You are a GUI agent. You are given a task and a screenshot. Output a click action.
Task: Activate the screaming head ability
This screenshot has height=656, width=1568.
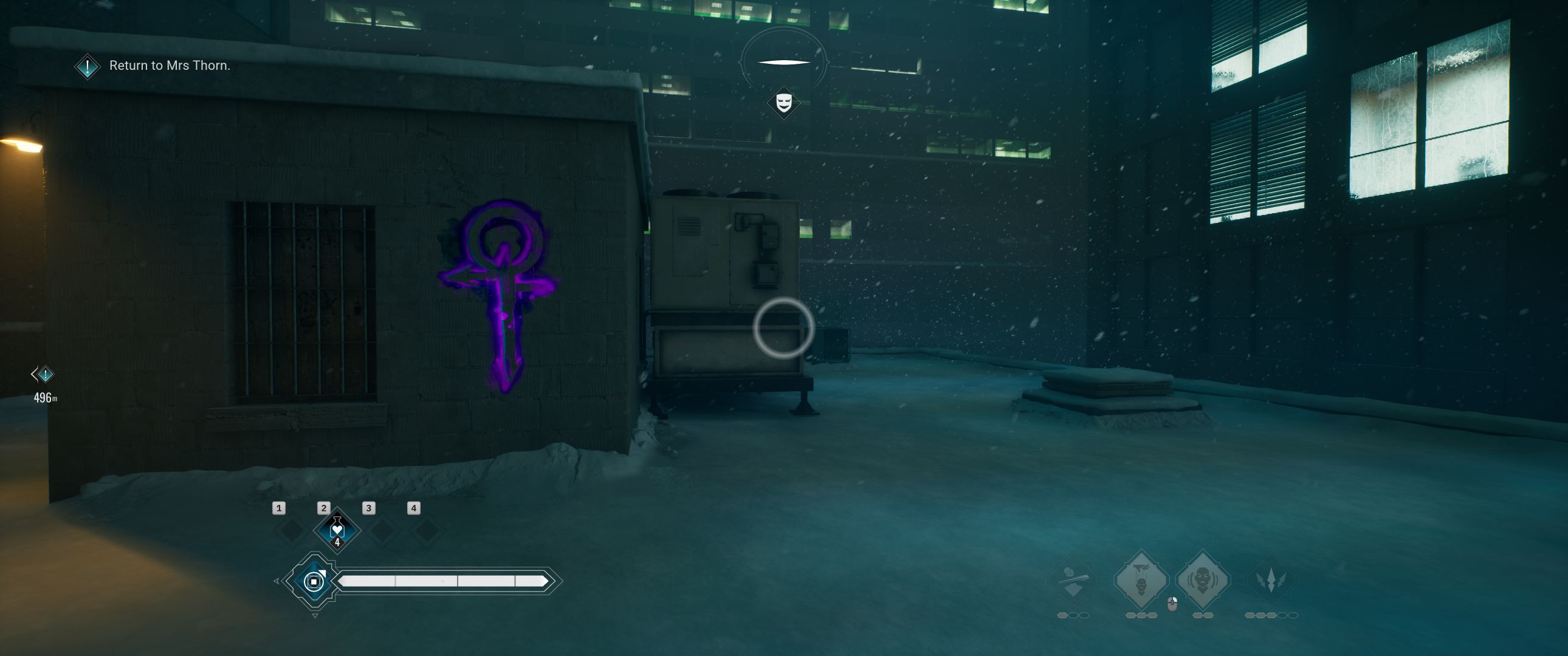(x=1202, y=580)
